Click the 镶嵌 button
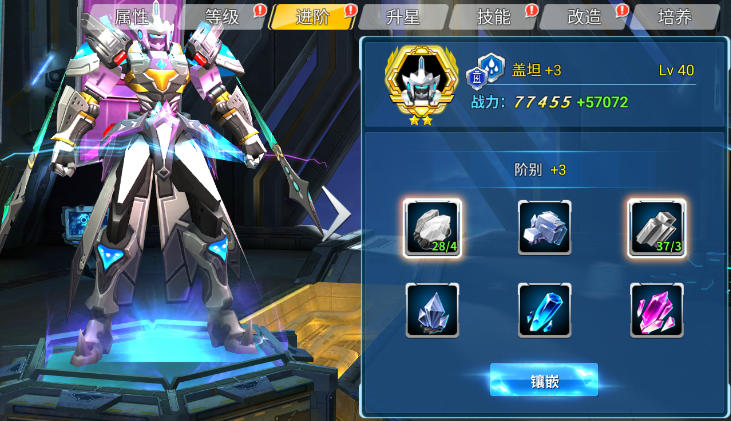The height and width of the screenshot is (421, 731). tap(543, 380)
